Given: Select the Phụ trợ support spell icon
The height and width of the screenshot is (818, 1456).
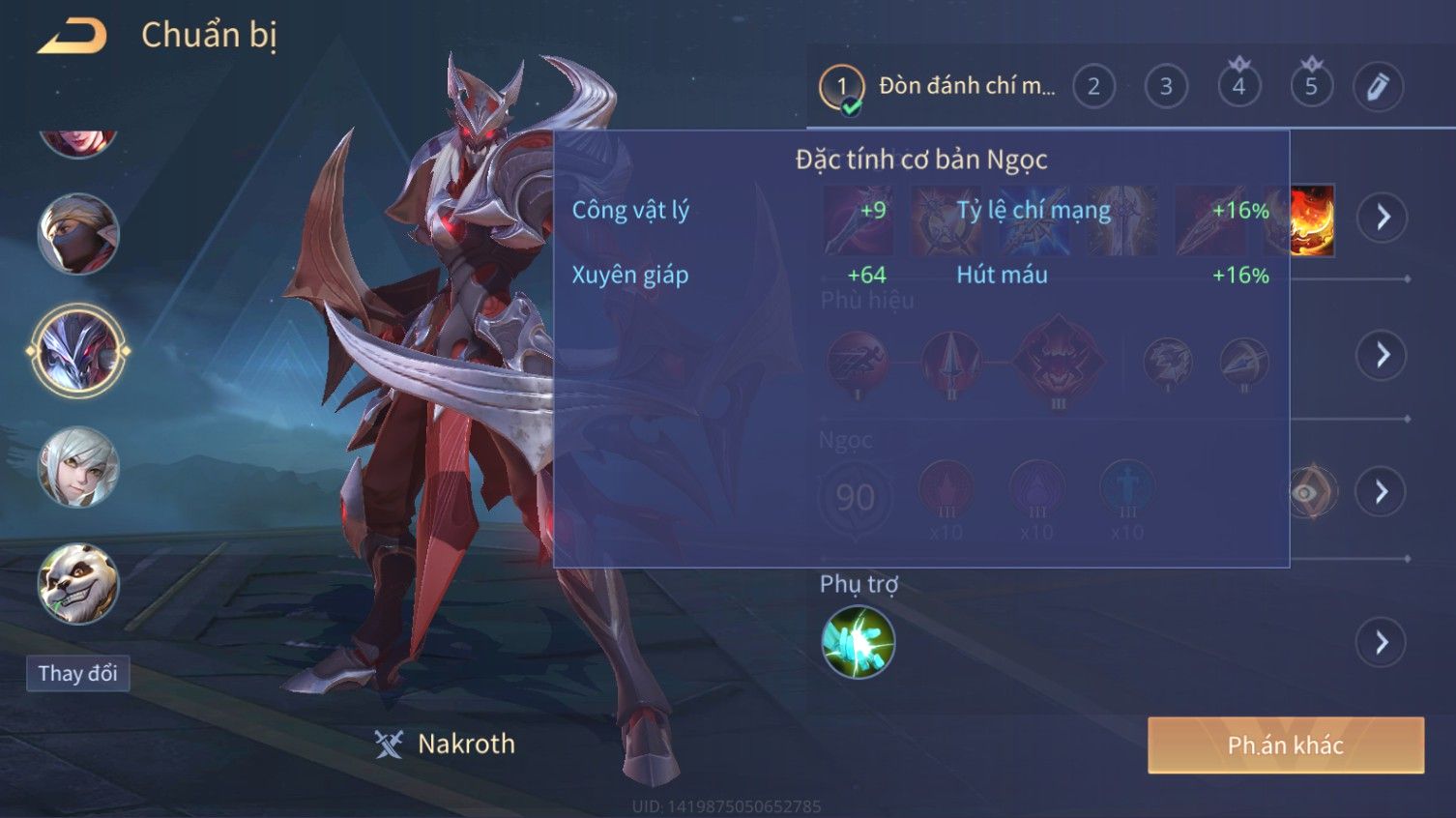Looking at the screenshot, I should coord(858,642).
